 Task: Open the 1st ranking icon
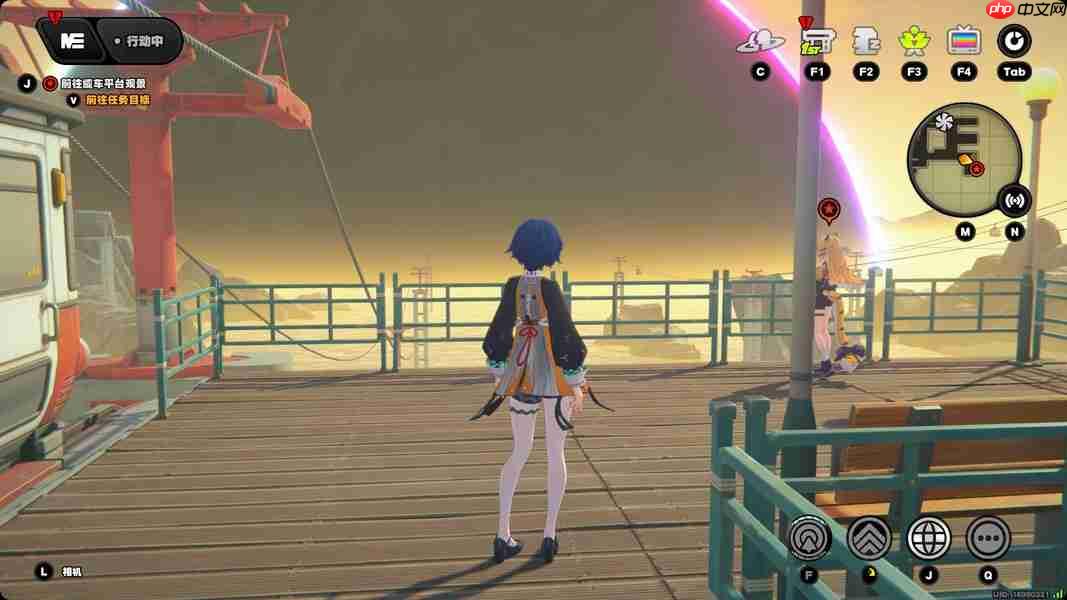coord(817,41)
